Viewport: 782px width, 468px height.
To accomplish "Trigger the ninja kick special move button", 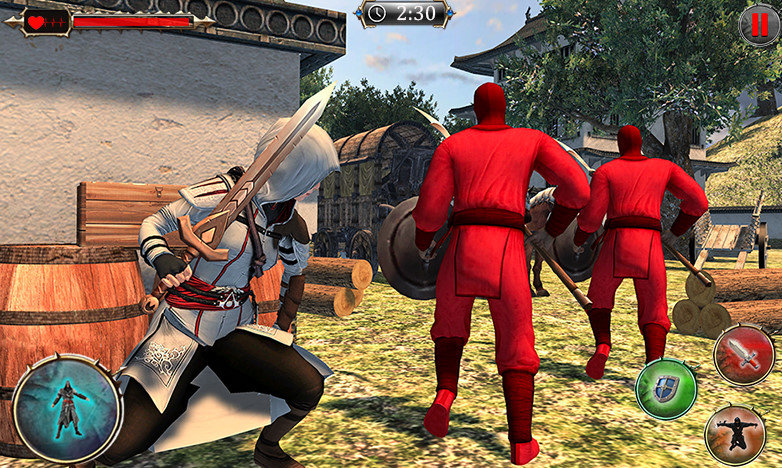I will pos(735,434).
